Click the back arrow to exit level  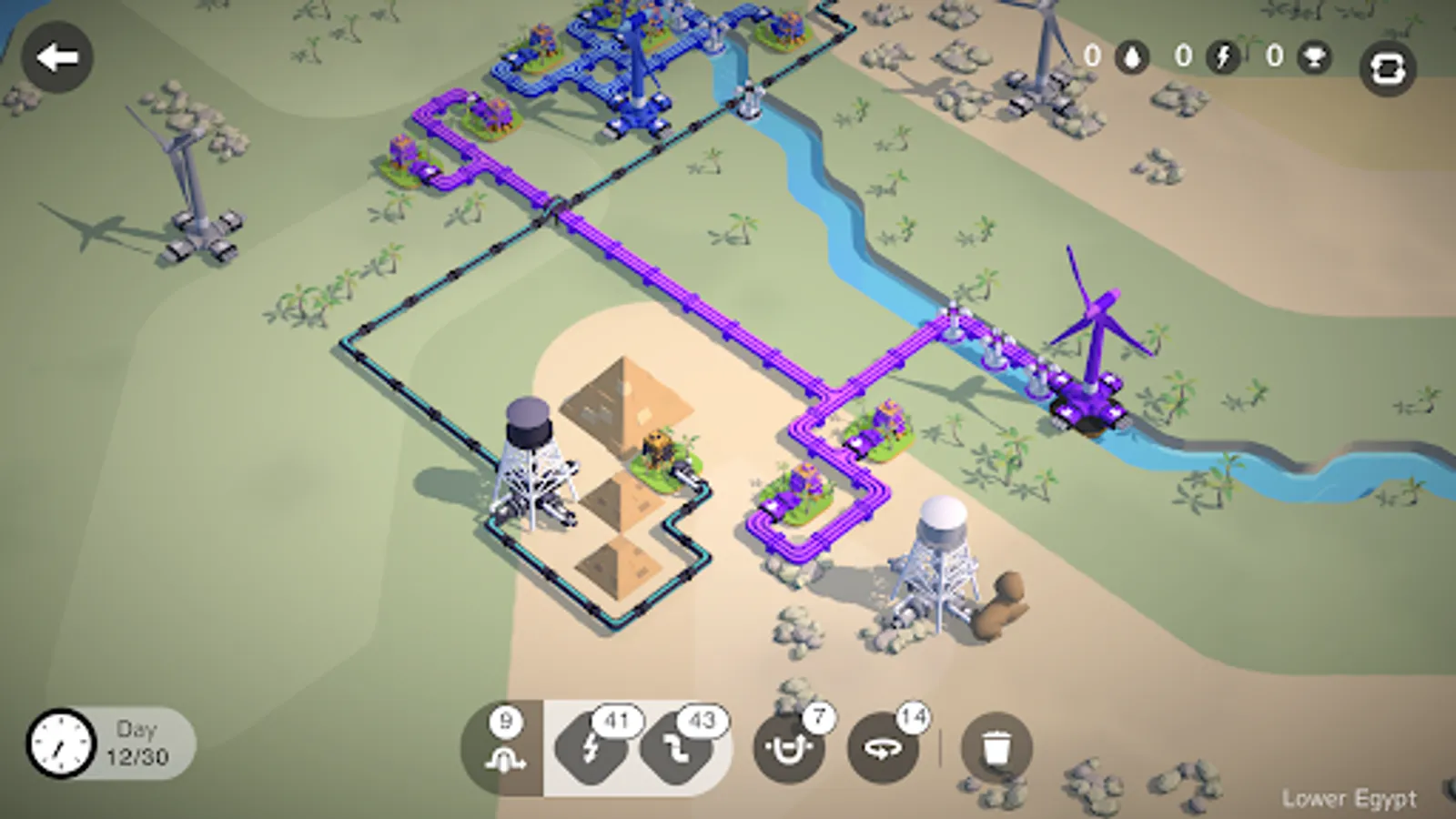[x=59, y=57]
